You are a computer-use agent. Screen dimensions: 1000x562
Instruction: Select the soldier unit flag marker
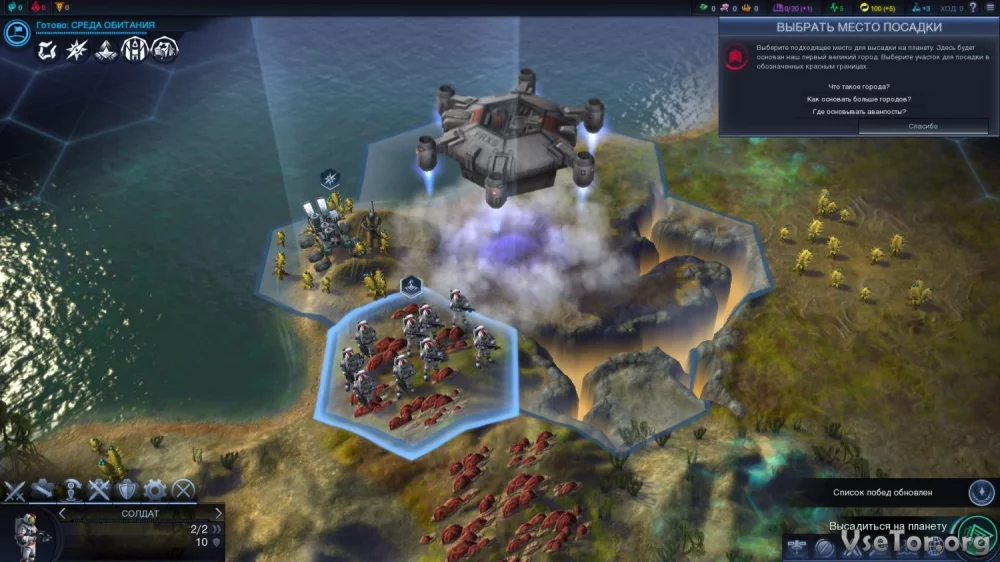click(410, 287)
